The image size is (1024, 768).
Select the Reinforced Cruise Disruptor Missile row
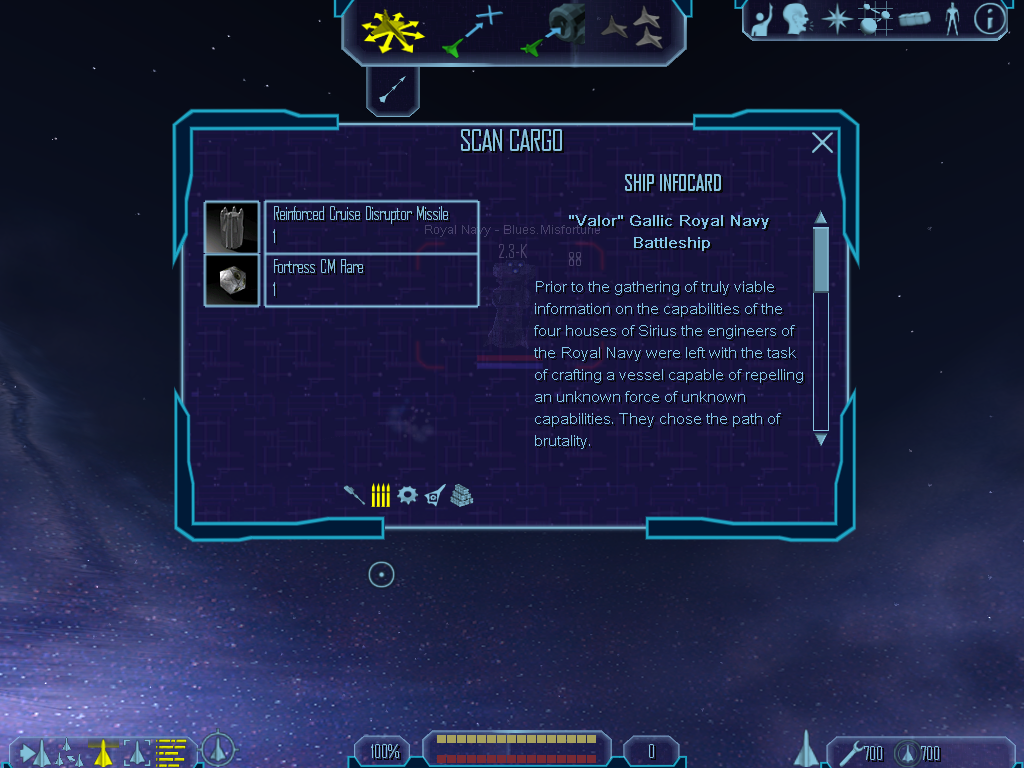(x=371, y=226)
